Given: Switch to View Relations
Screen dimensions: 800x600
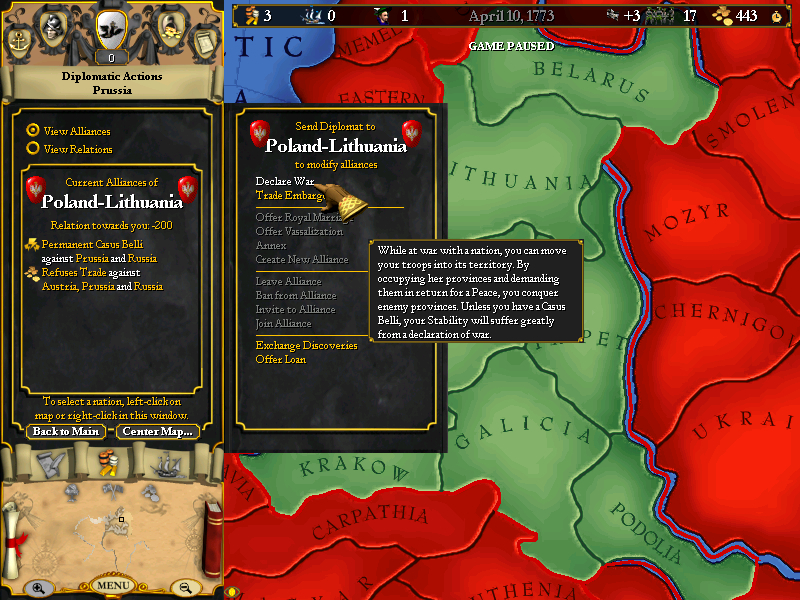Looking at the screenshot, I should click(33, 148).
